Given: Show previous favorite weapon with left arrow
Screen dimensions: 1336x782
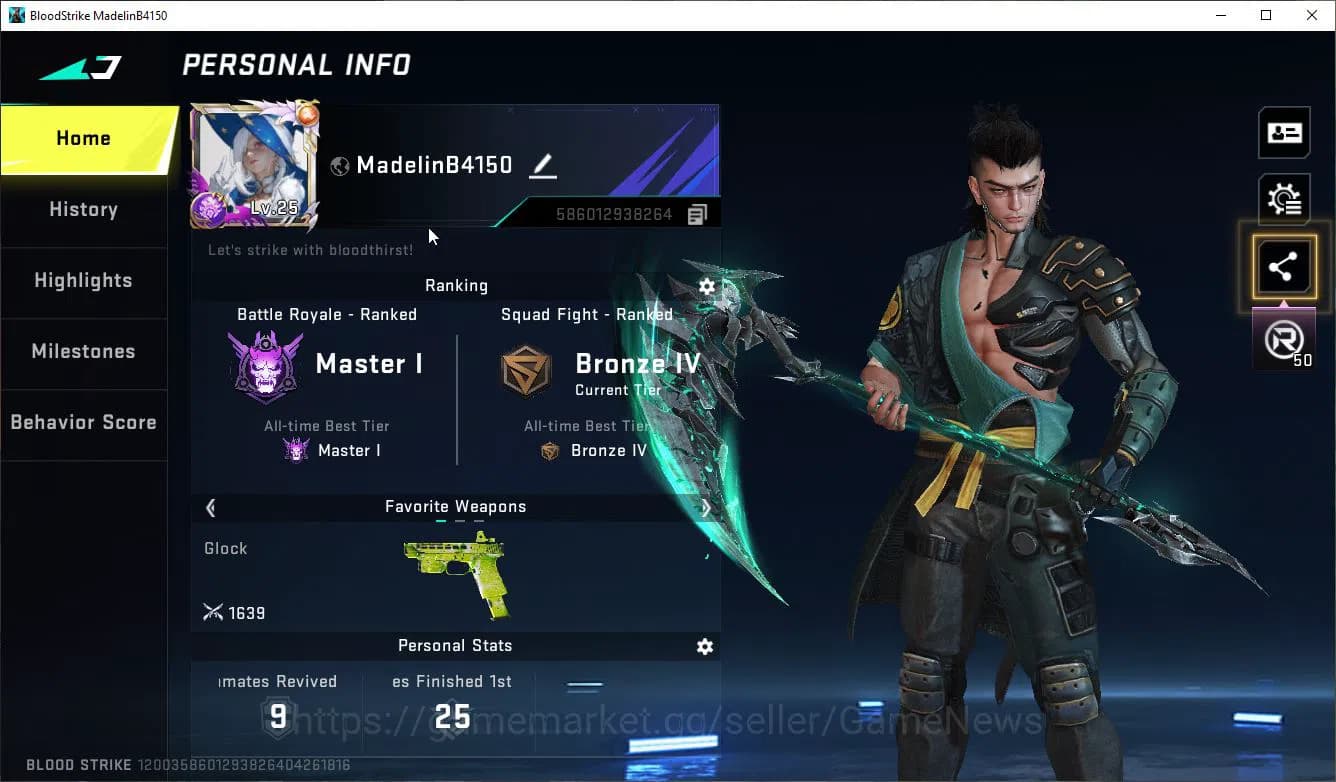Looking at the screenshot, I should [x=210, y=507].
